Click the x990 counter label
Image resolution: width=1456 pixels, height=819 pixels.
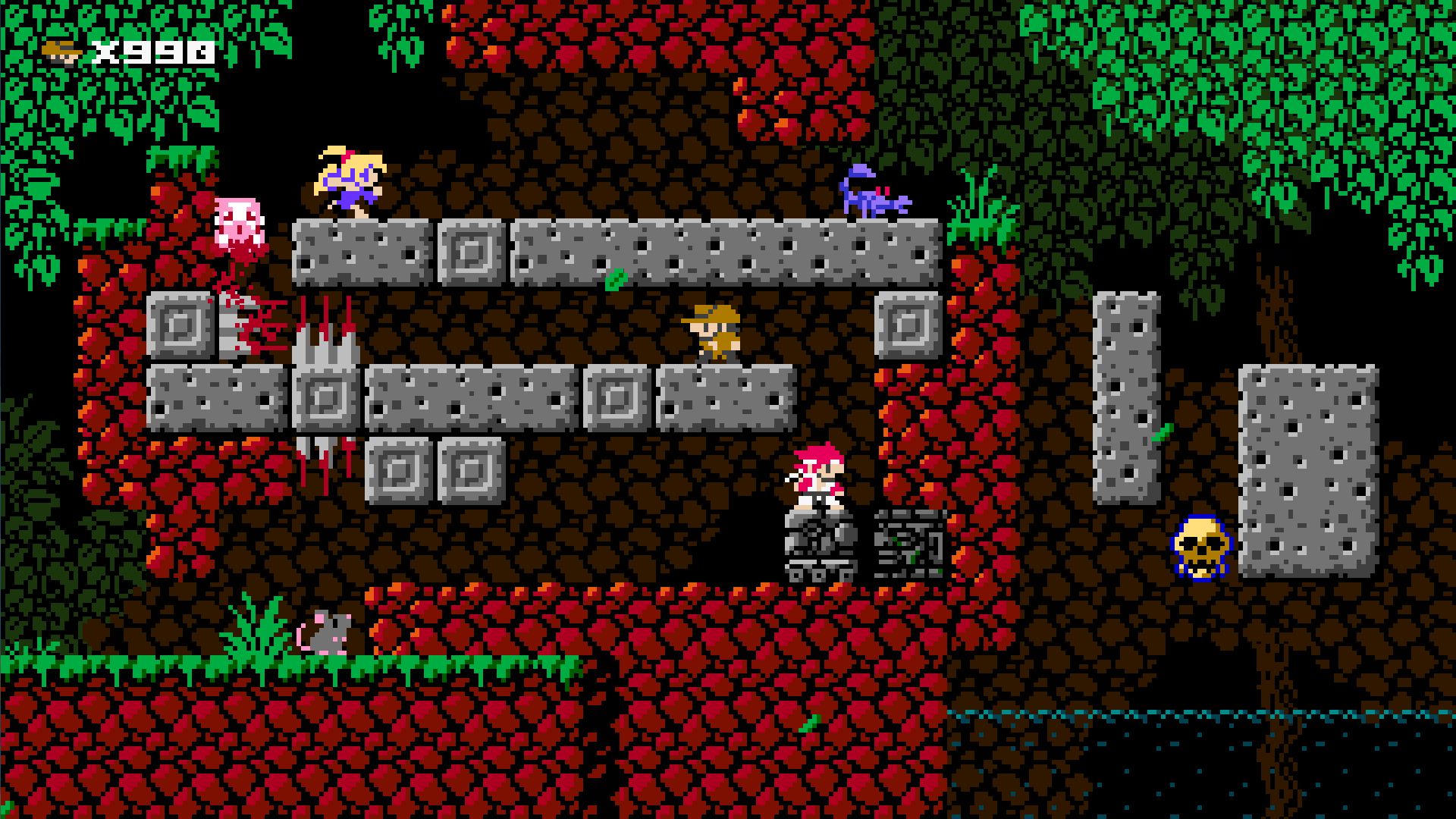[x=152, y=51]
